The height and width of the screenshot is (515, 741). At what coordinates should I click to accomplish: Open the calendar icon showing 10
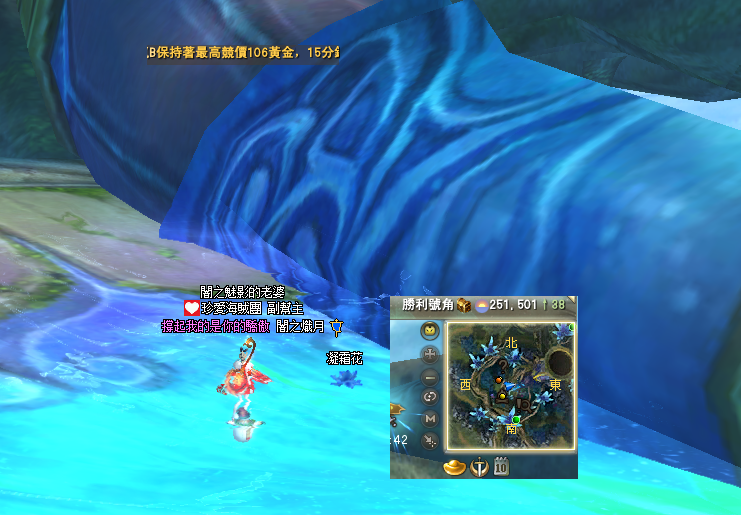pos(502,466)
